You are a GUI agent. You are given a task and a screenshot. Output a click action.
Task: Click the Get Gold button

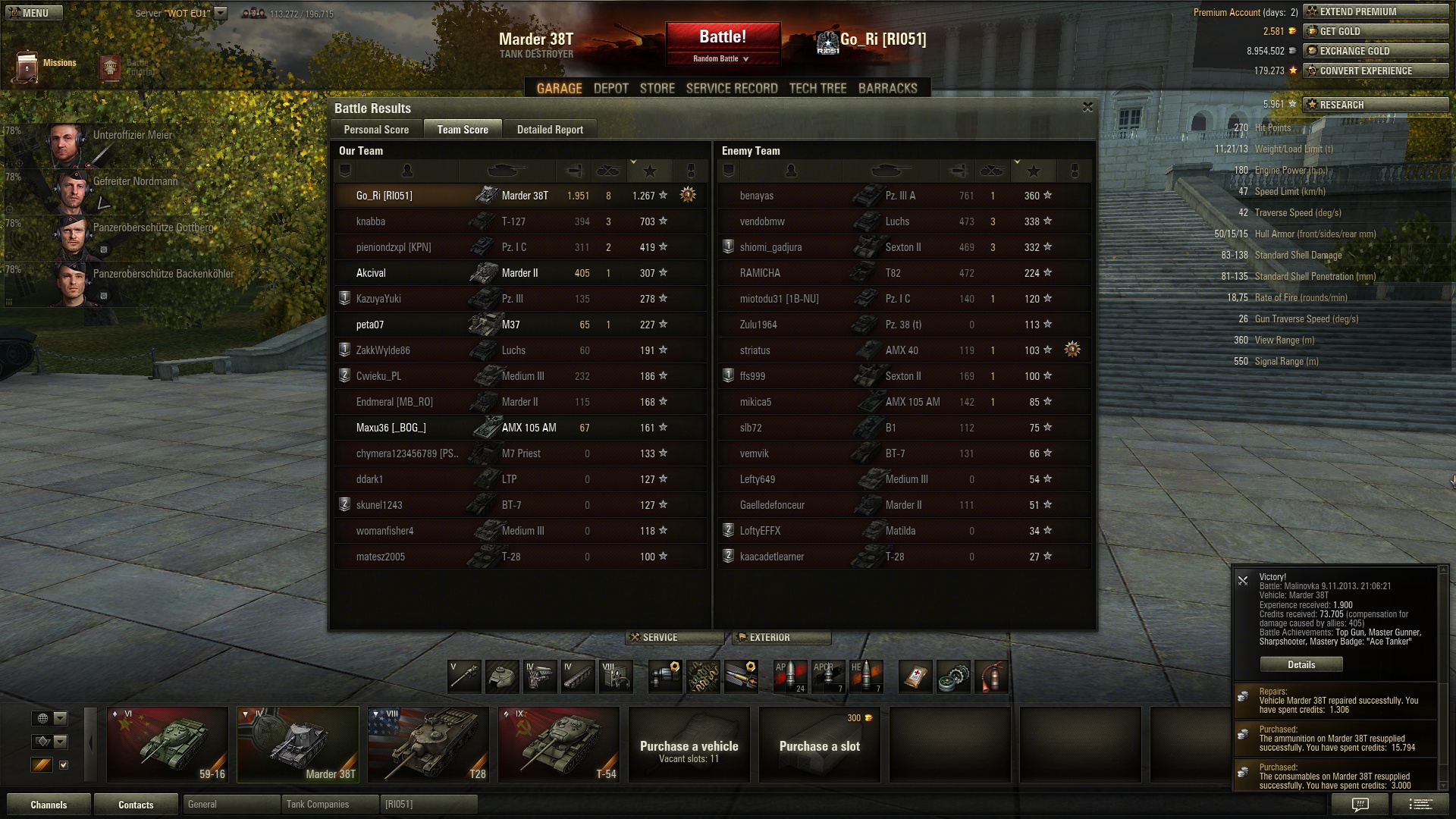tap(1376, 31)
